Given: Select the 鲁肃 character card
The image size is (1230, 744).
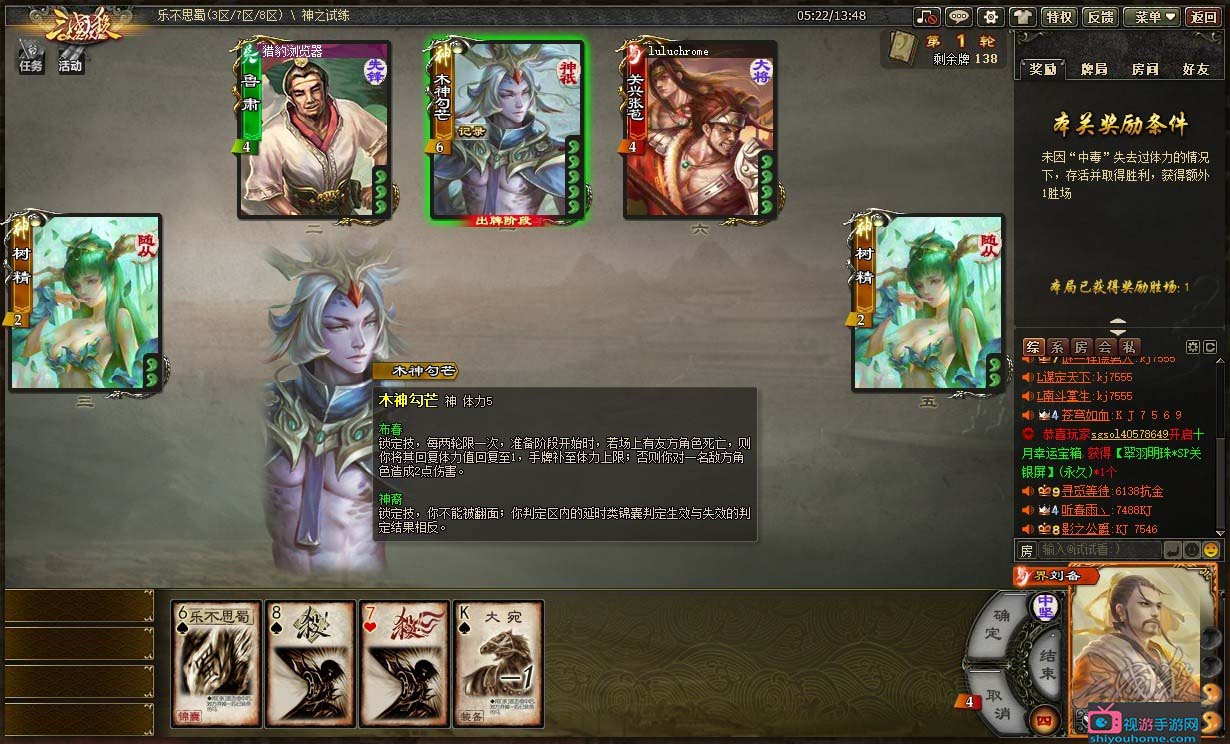Looking at the screenshot, I should point(314,130).
